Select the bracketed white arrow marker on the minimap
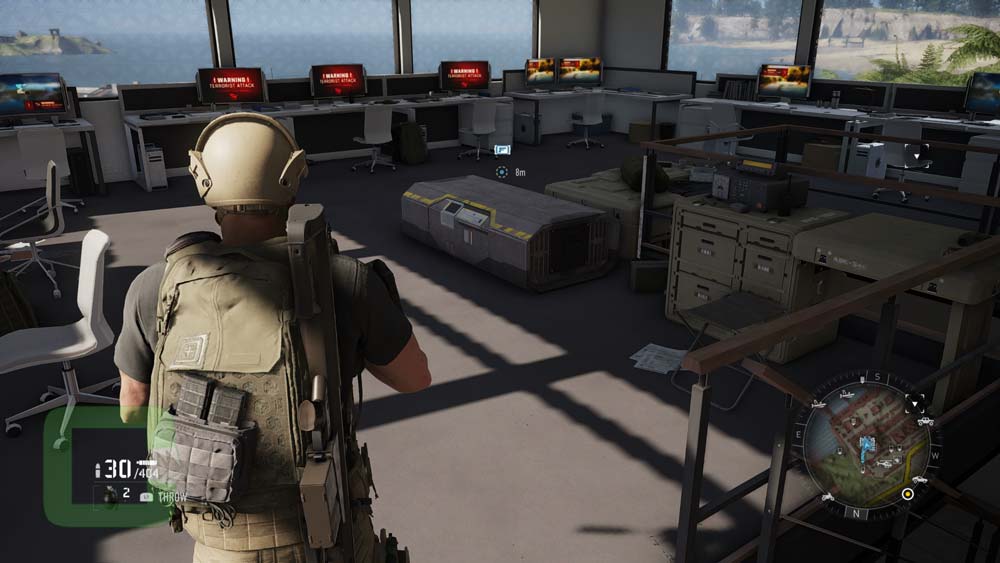 [915, 404]
